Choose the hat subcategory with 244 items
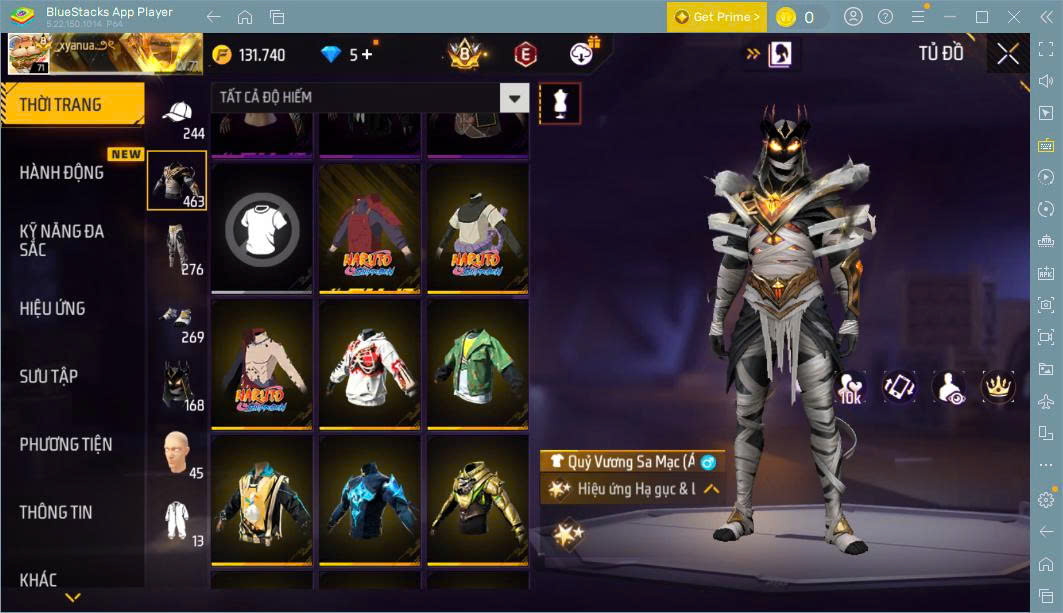This screenshot has width=1063, height=613. point(178,116)
